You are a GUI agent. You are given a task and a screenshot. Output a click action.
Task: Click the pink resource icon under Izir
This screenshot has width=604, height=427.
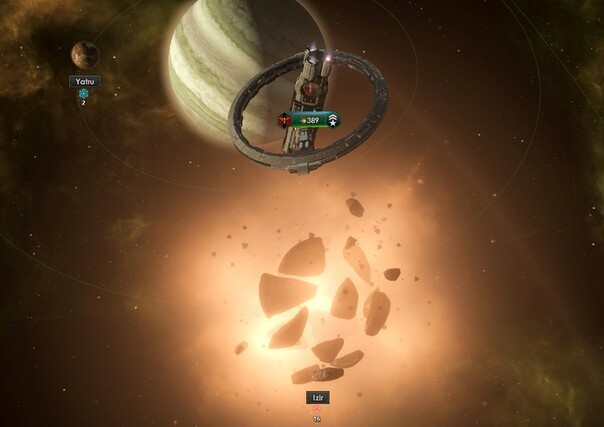pos(317,409)
